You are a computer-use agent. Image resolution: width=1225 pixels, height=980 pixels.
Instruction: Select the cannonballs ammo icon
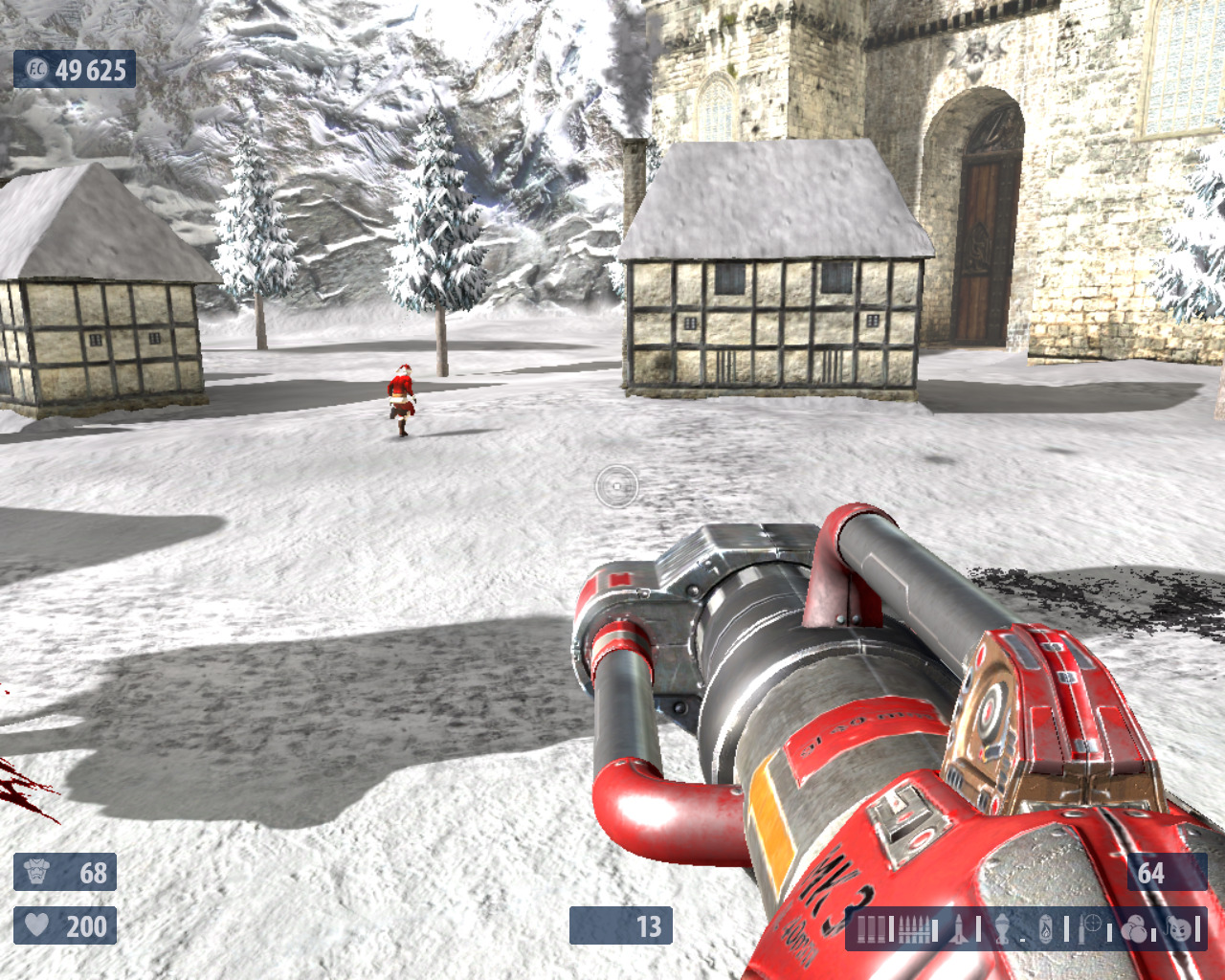pos(1134,928)
